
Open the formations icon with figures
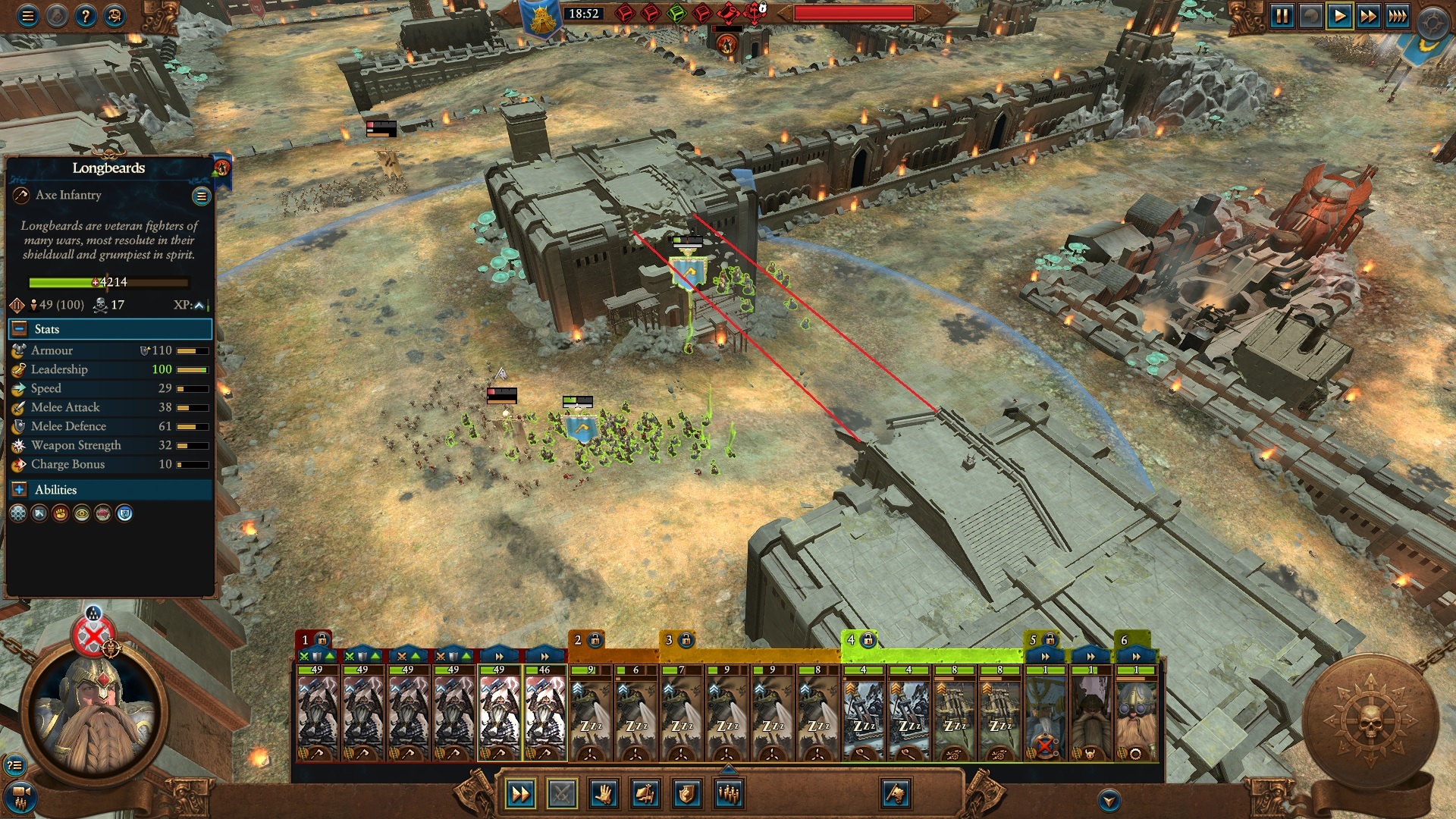[728, 793]
